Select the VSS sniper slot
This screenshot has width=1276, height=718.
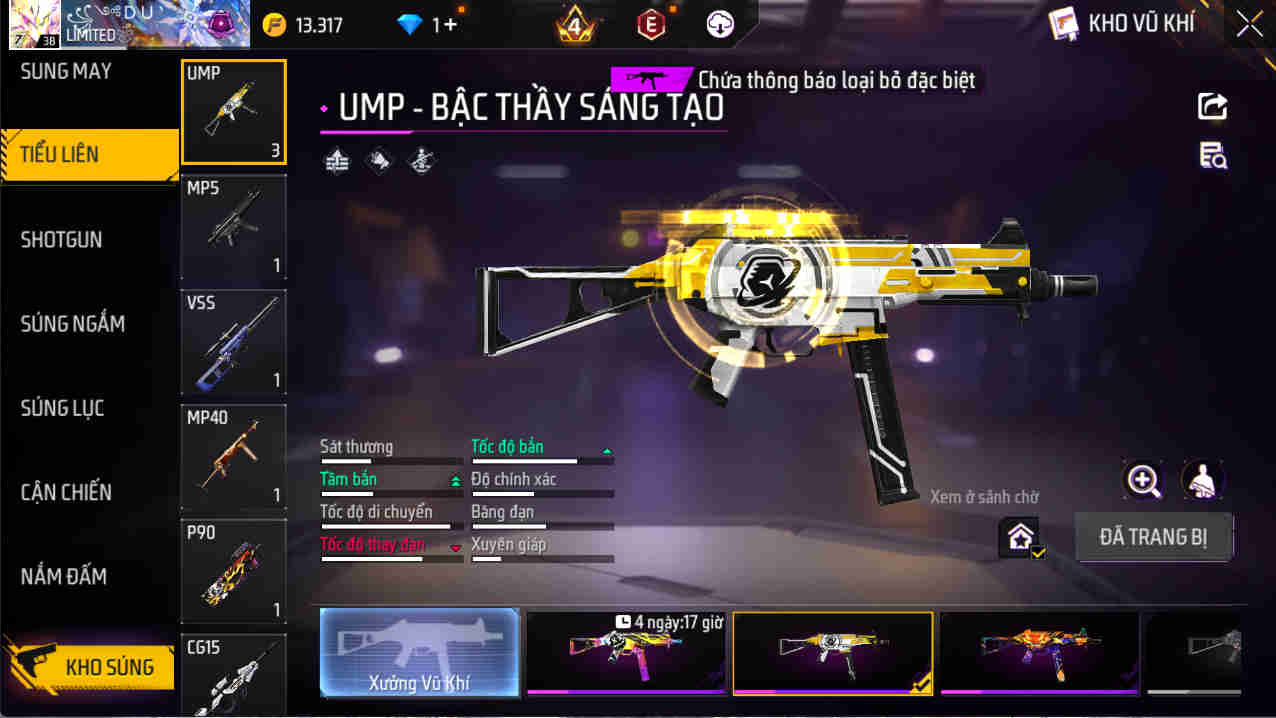[x=234, y=342]
